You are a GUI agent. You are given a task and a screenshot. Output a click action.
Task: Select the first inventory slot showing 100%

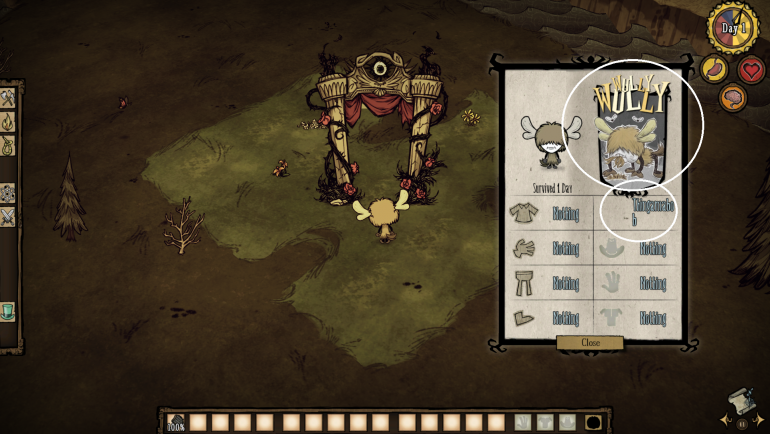coord(177,422)
